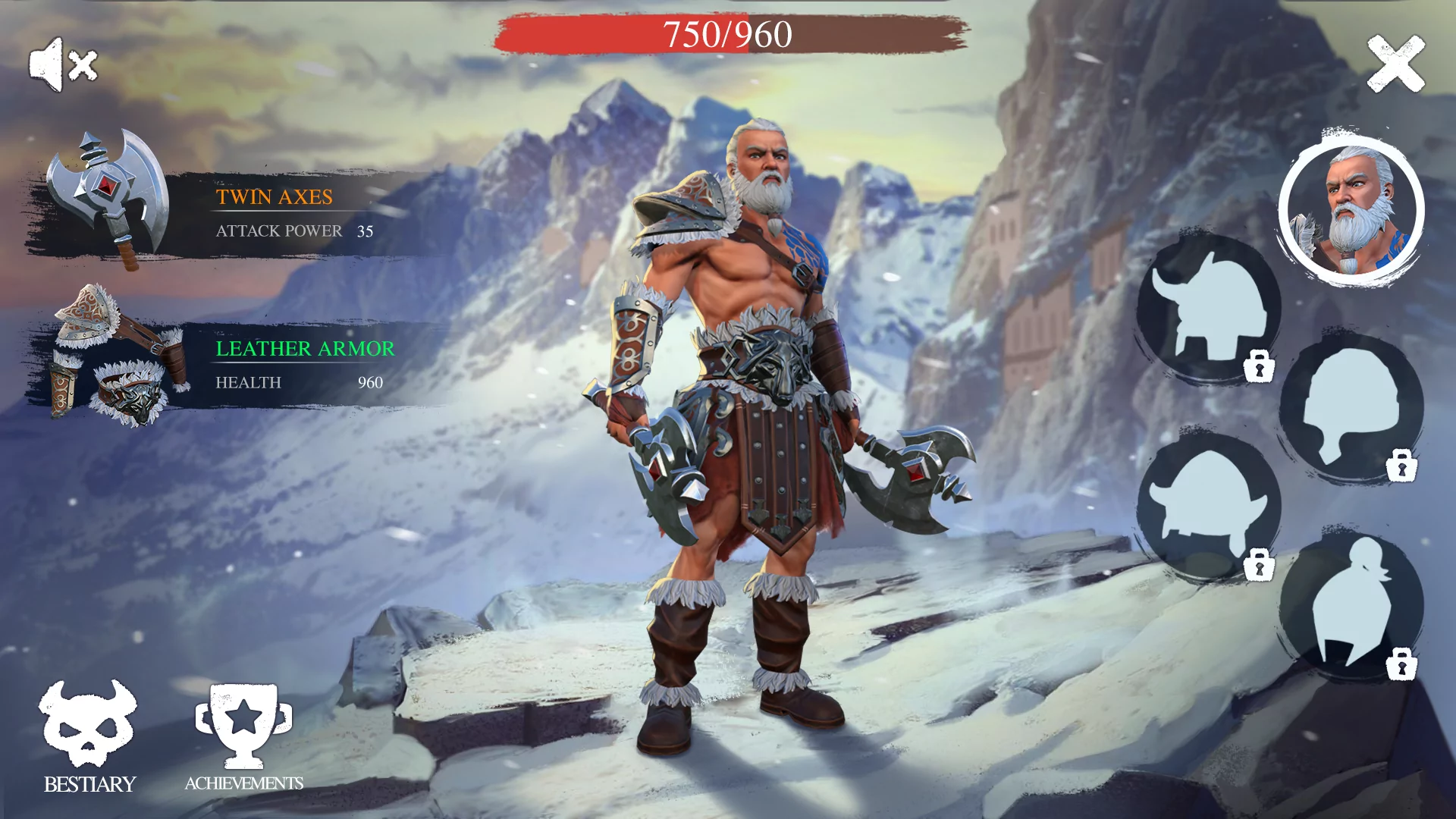
Task: Click the LEATHER ARMOR label
Action: [x=303, y=349]
